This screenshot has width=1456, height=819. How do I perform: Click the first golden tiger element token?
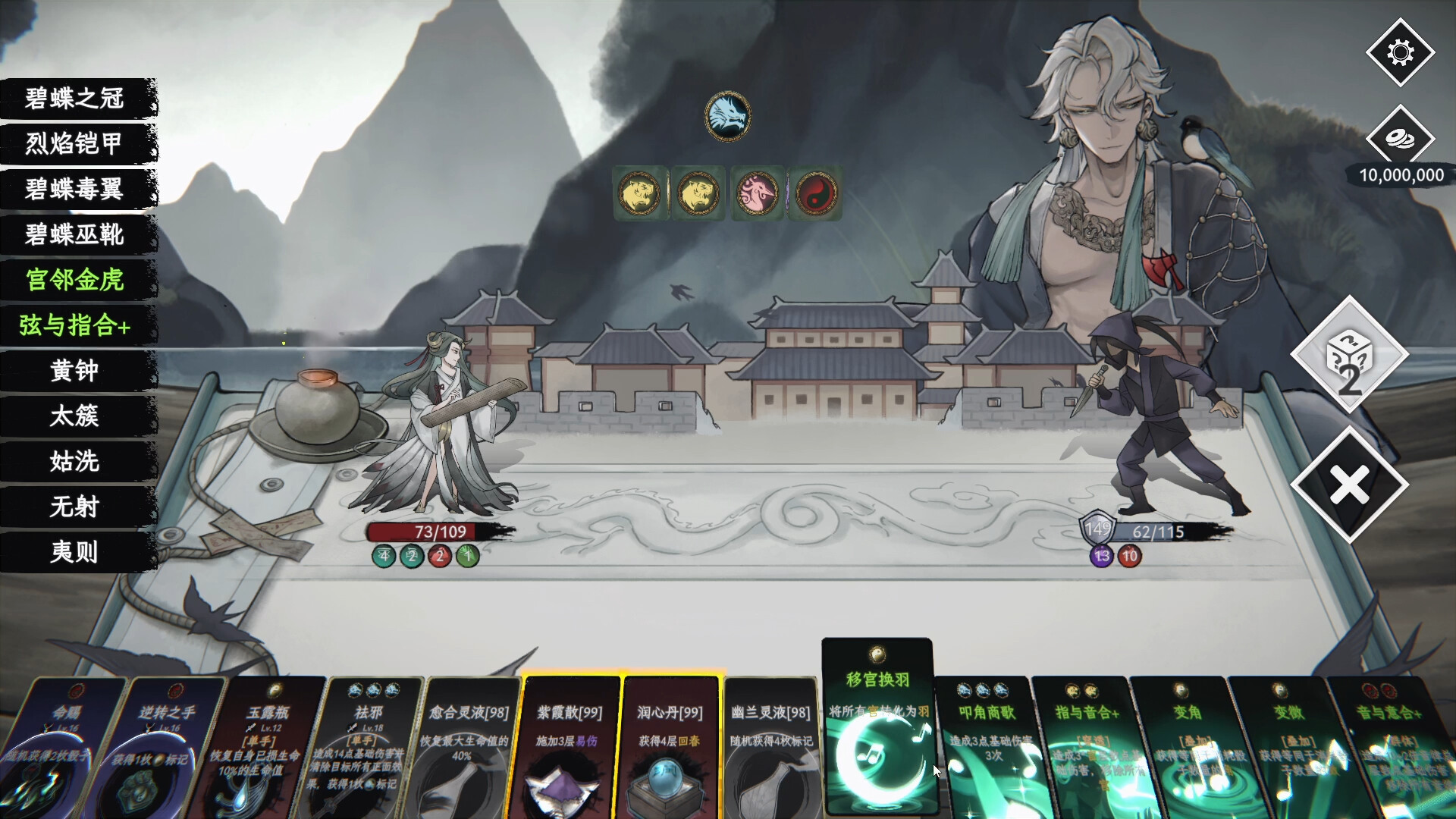tap(638, 193)
